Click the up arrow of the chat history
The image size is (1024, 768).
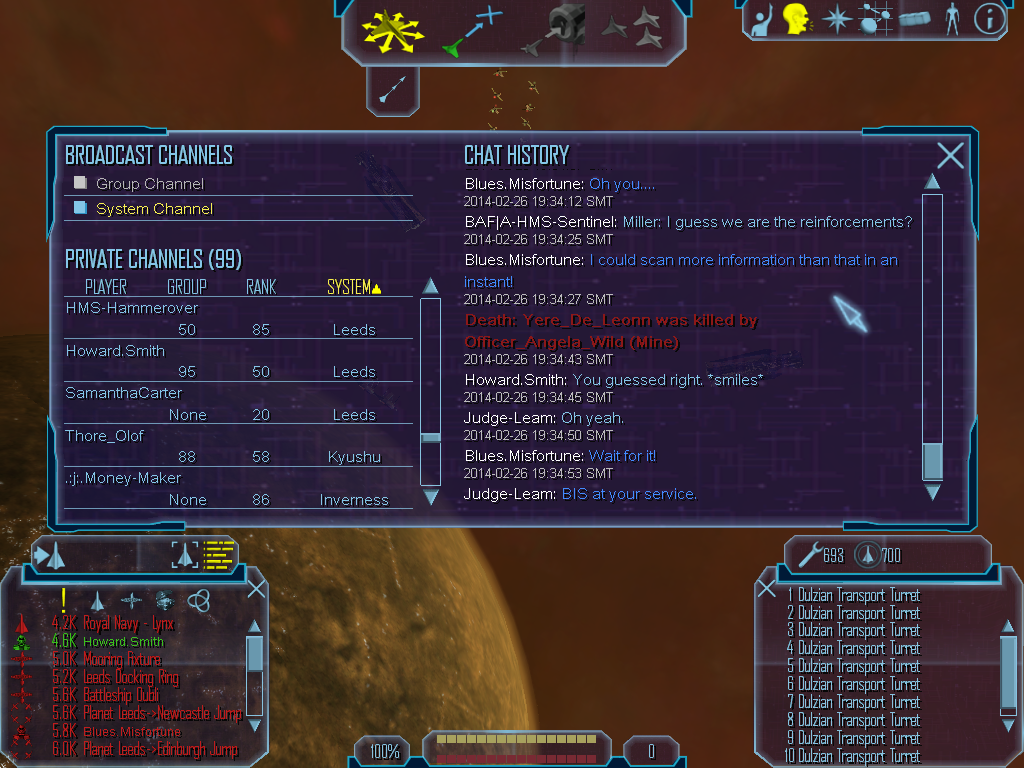[x=932, y=182]
